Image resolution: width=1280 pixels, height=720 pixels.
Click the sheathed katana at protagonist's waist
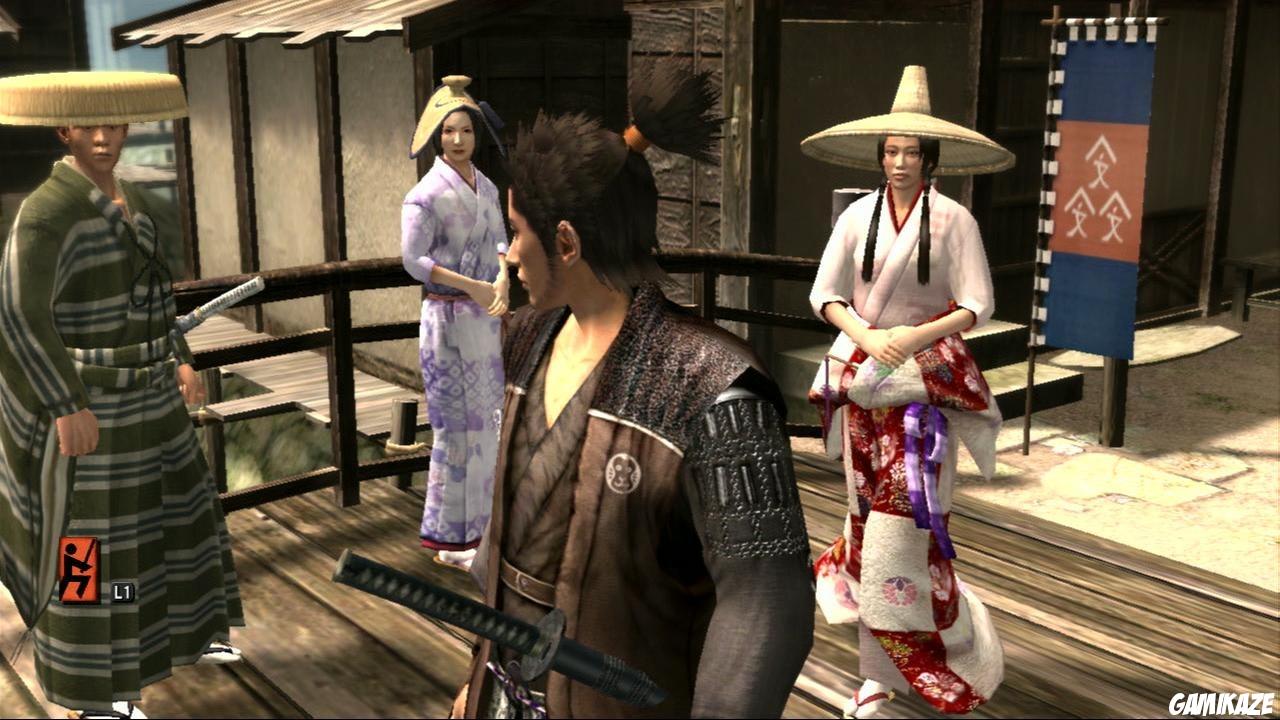pyautogui.click(x=480, y=620)
